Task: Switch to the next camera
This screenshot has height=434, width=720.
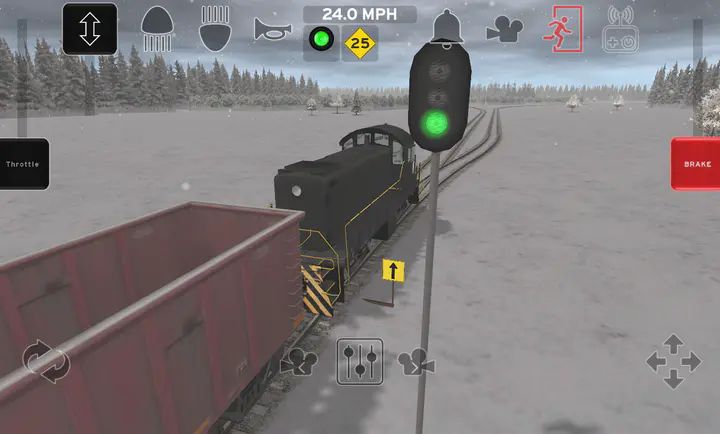Action: click(416, 362)
